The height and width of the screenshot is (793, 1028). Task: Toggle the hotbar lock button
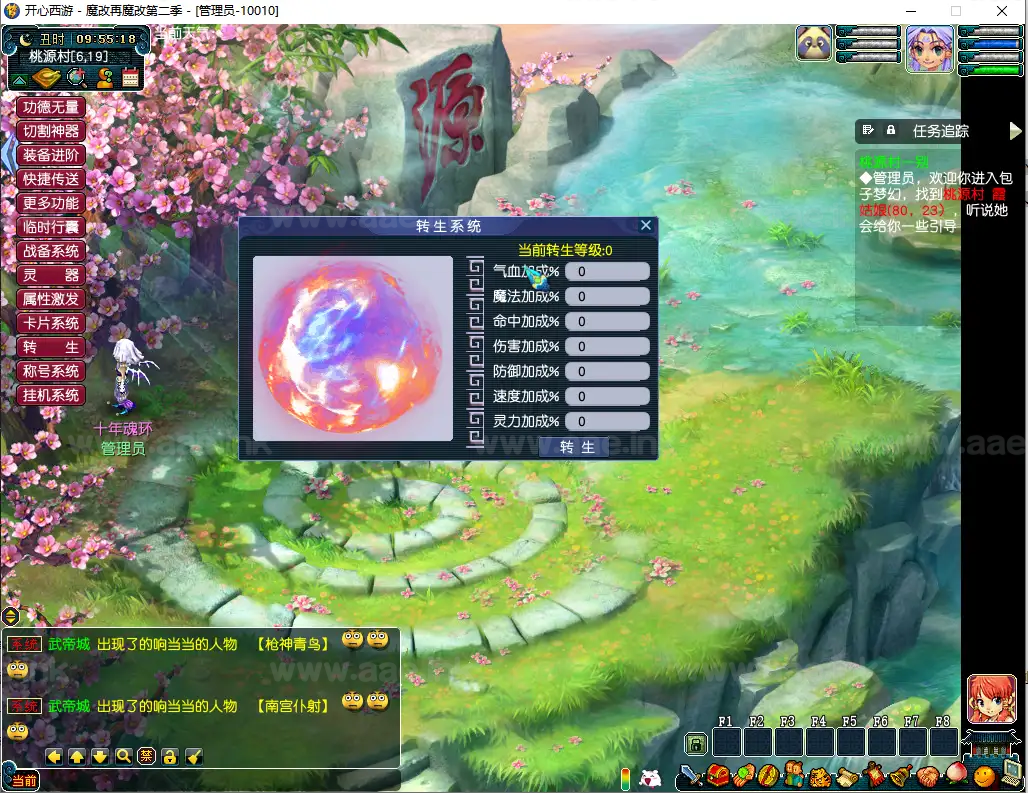click(x=696, y=743)
